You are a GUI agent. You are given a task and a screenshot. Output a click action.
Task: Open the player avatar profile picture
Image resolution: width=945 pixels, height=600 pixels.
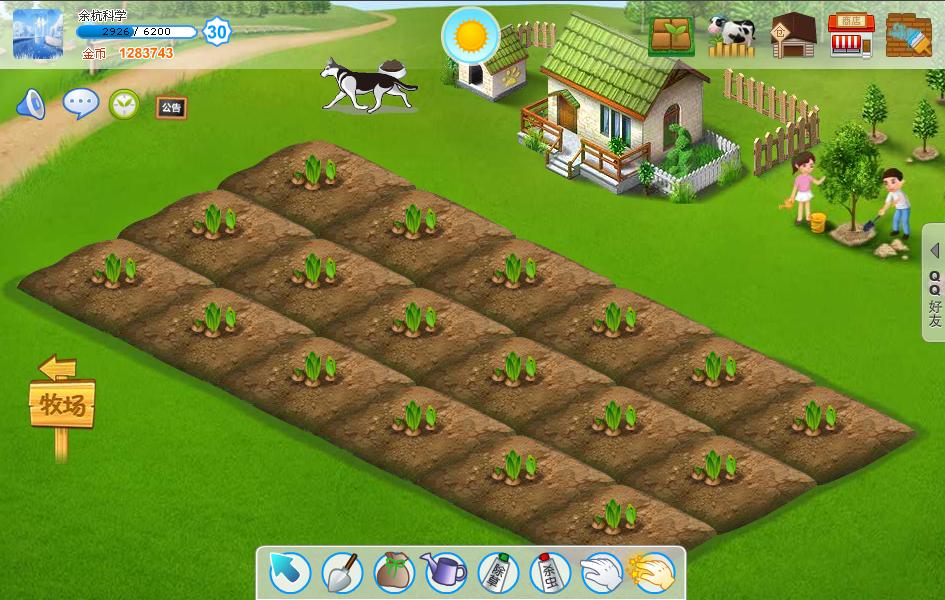click(38, 33)
